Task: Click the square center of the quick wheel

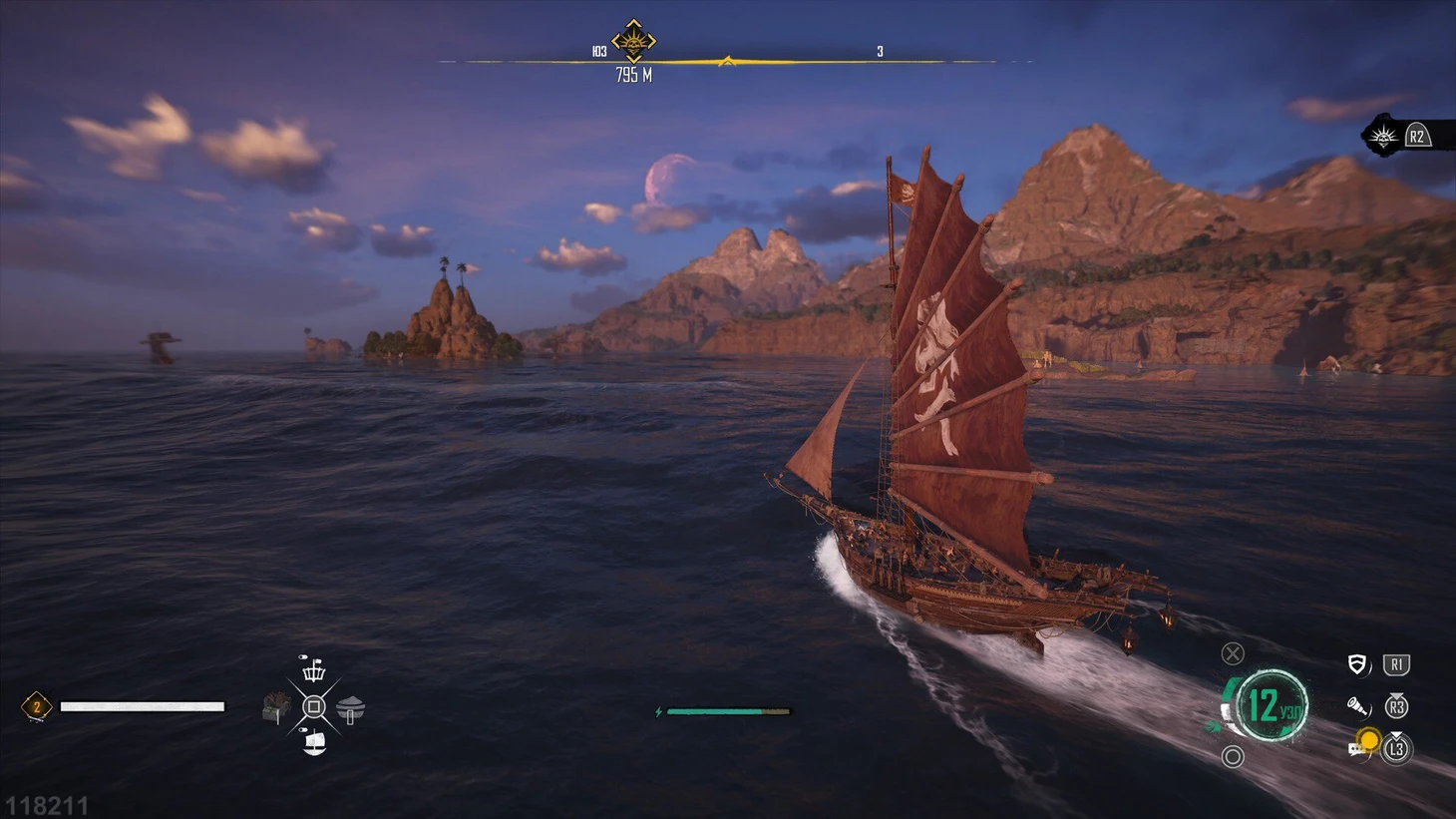Action: (313, 707)
